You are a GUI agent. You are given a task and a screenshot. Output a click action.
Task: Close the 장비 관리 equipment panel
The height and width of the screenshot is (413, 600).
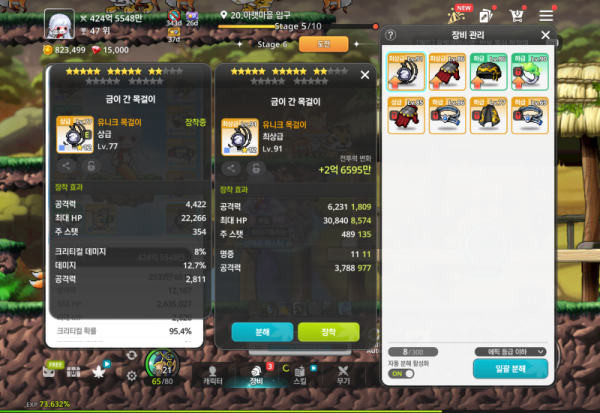(546, 35)
